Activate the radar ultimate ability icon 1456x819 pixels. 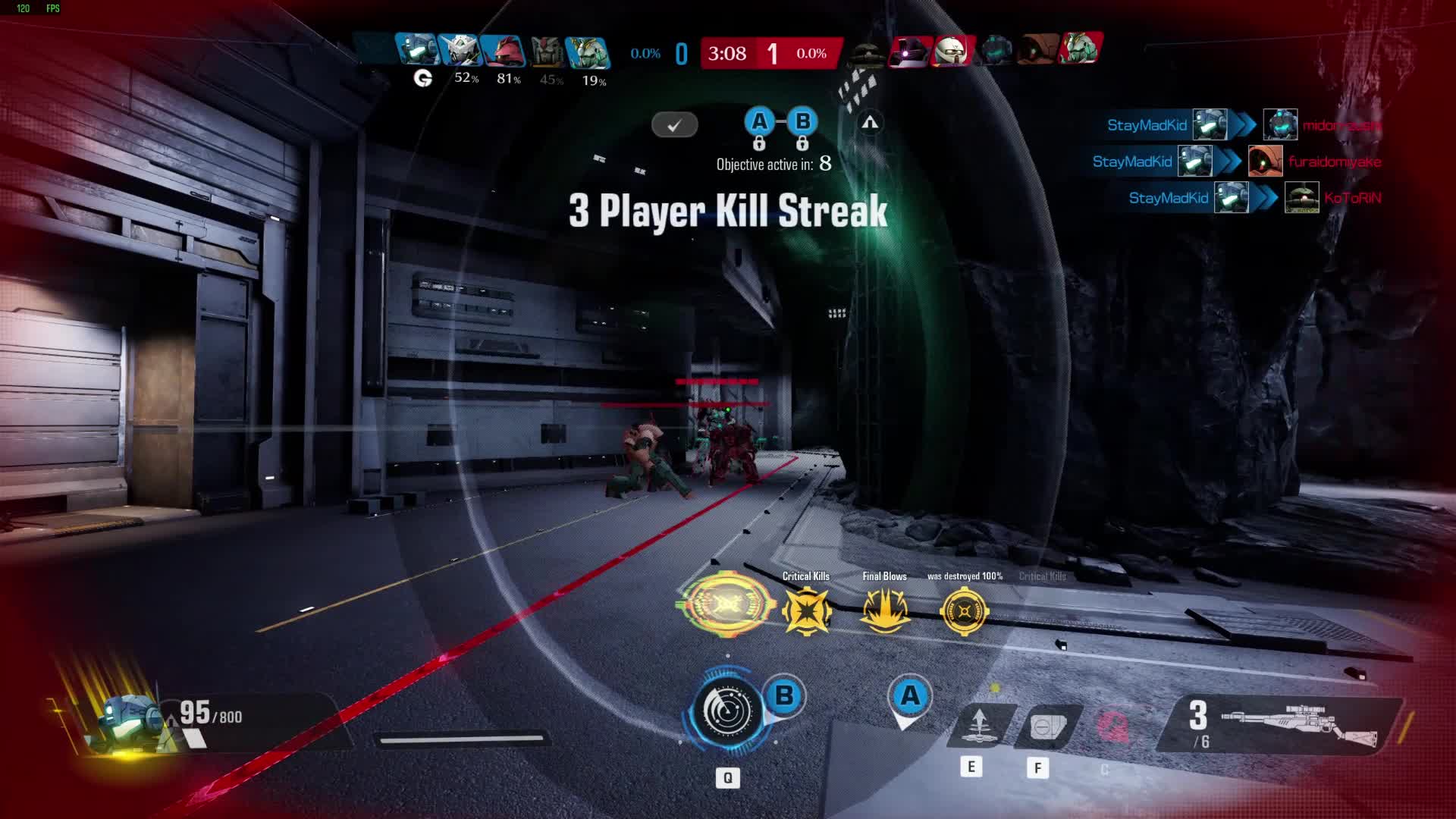click(726, 711)
